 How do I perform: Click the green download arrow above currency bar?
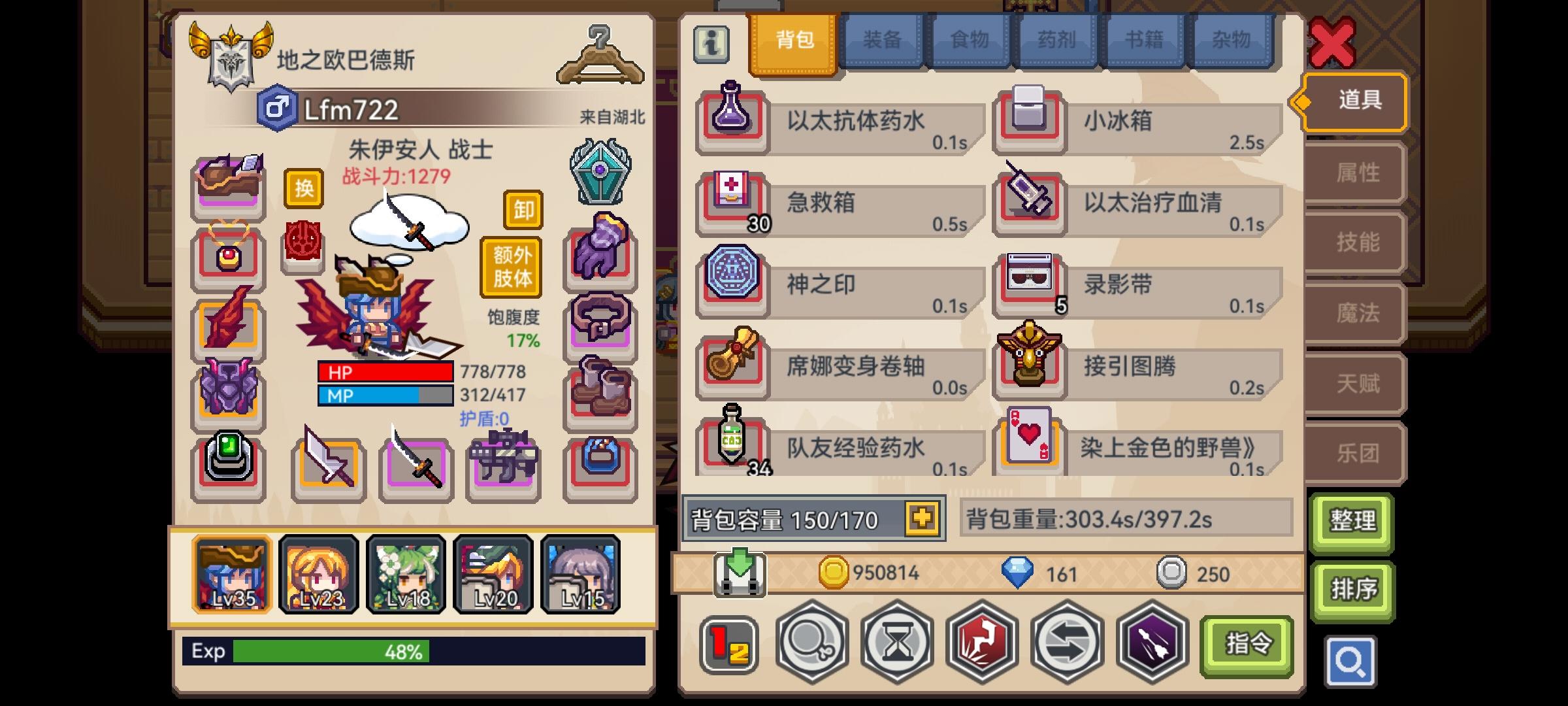click(742, 574)
